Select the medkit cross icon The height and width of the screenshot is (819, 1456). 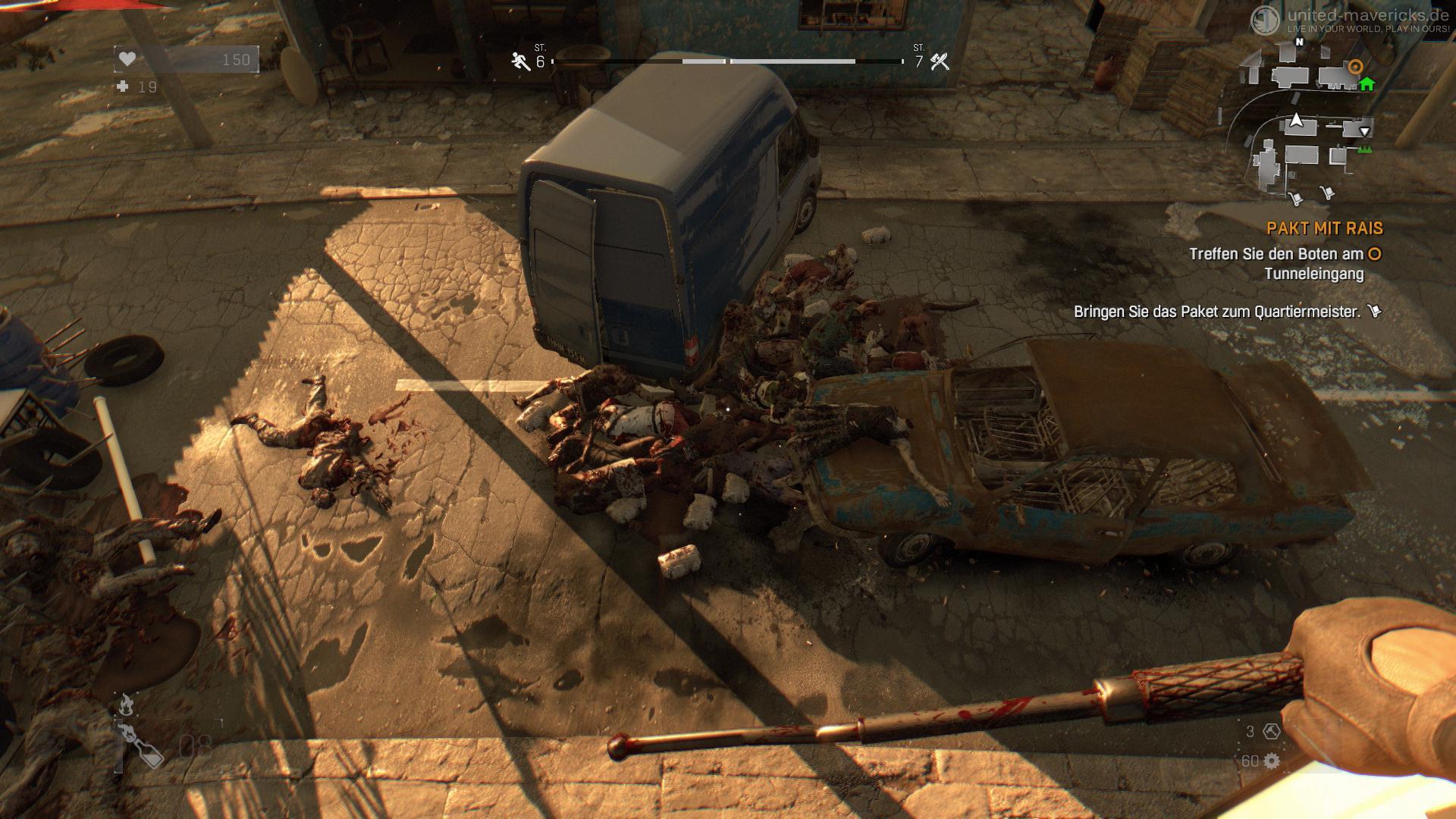tap(123, 87)
